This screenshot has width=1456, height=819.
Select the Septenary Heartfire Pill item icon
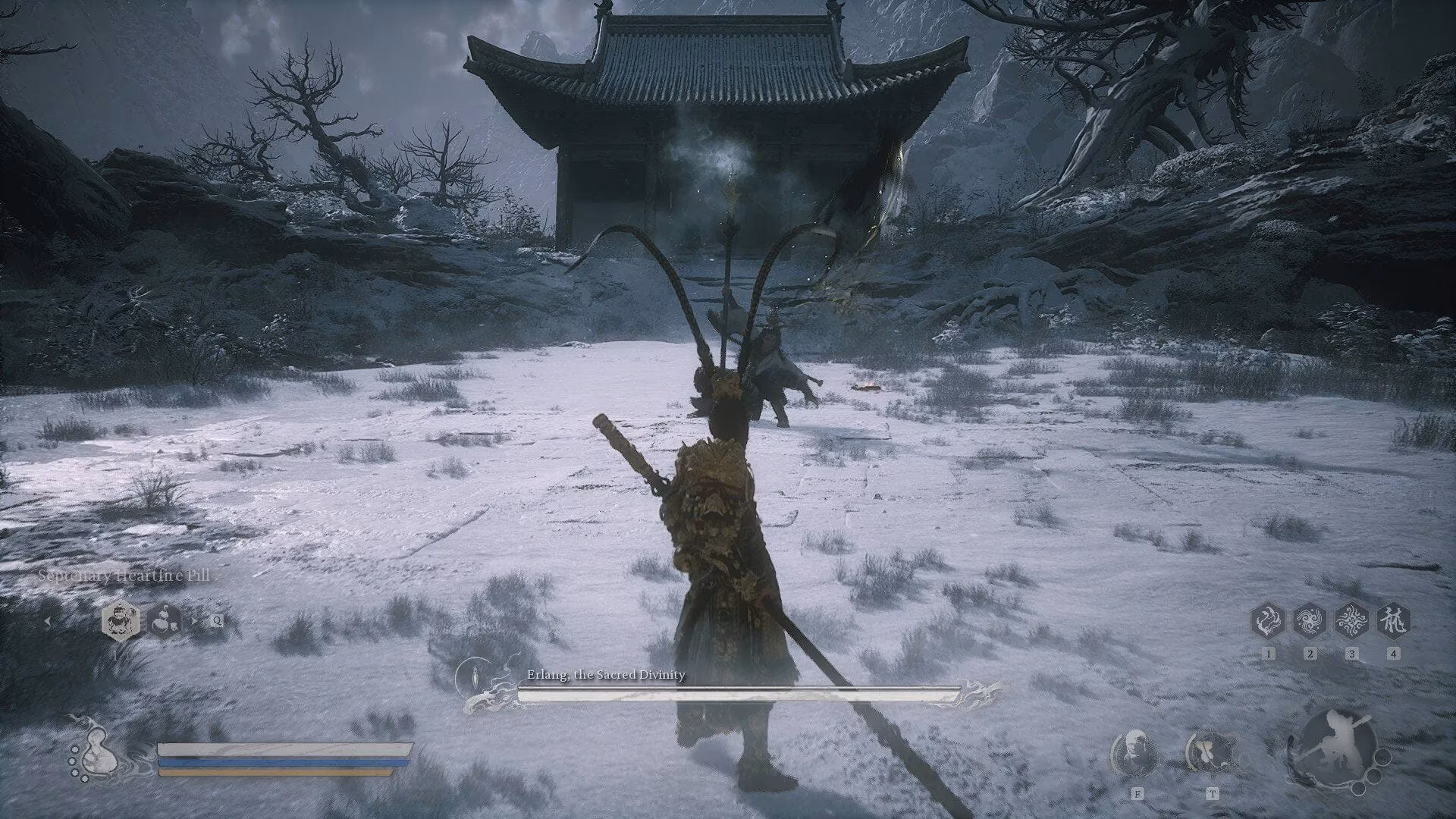click(119, 622)
